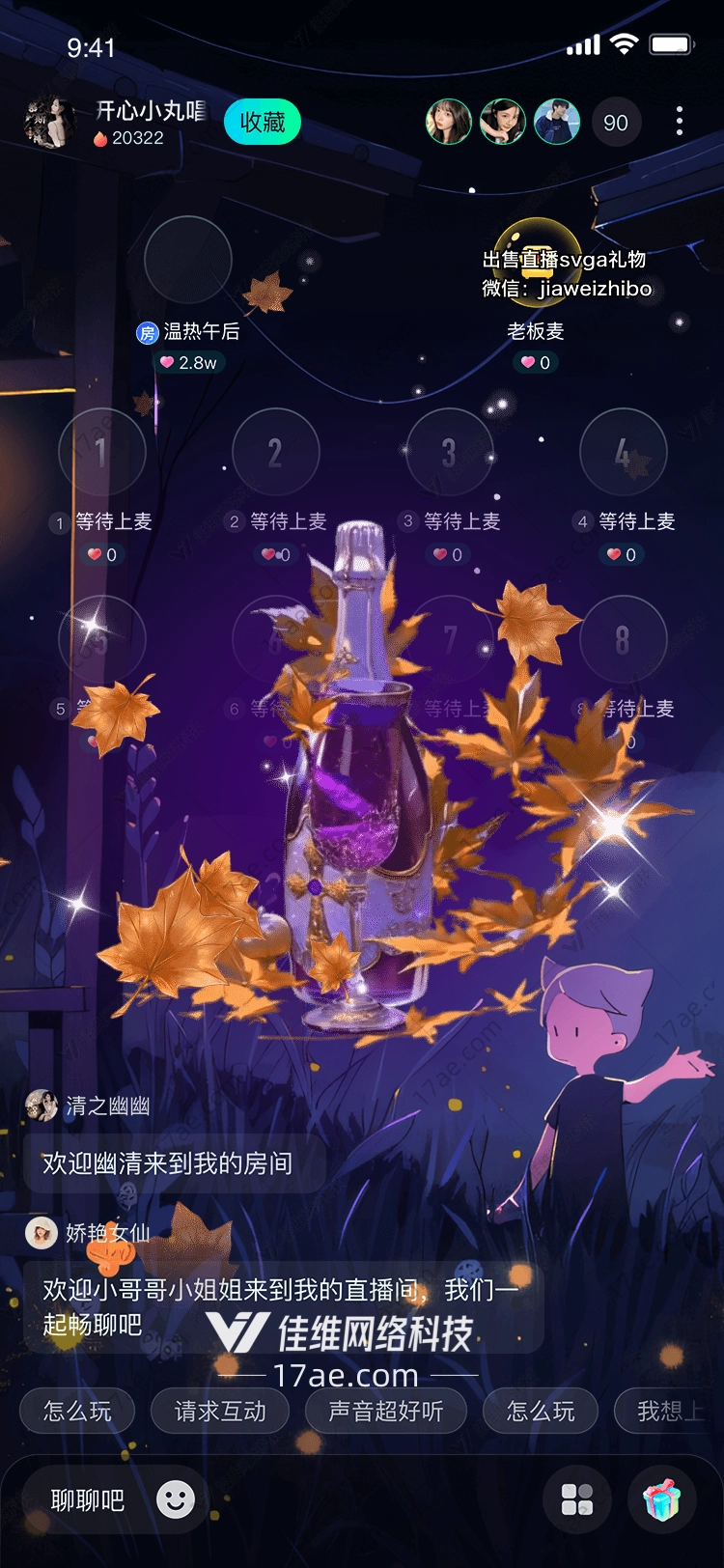Show the 90 online audience list
Screen dimensions: 724x1568
[x=616, y=123]
